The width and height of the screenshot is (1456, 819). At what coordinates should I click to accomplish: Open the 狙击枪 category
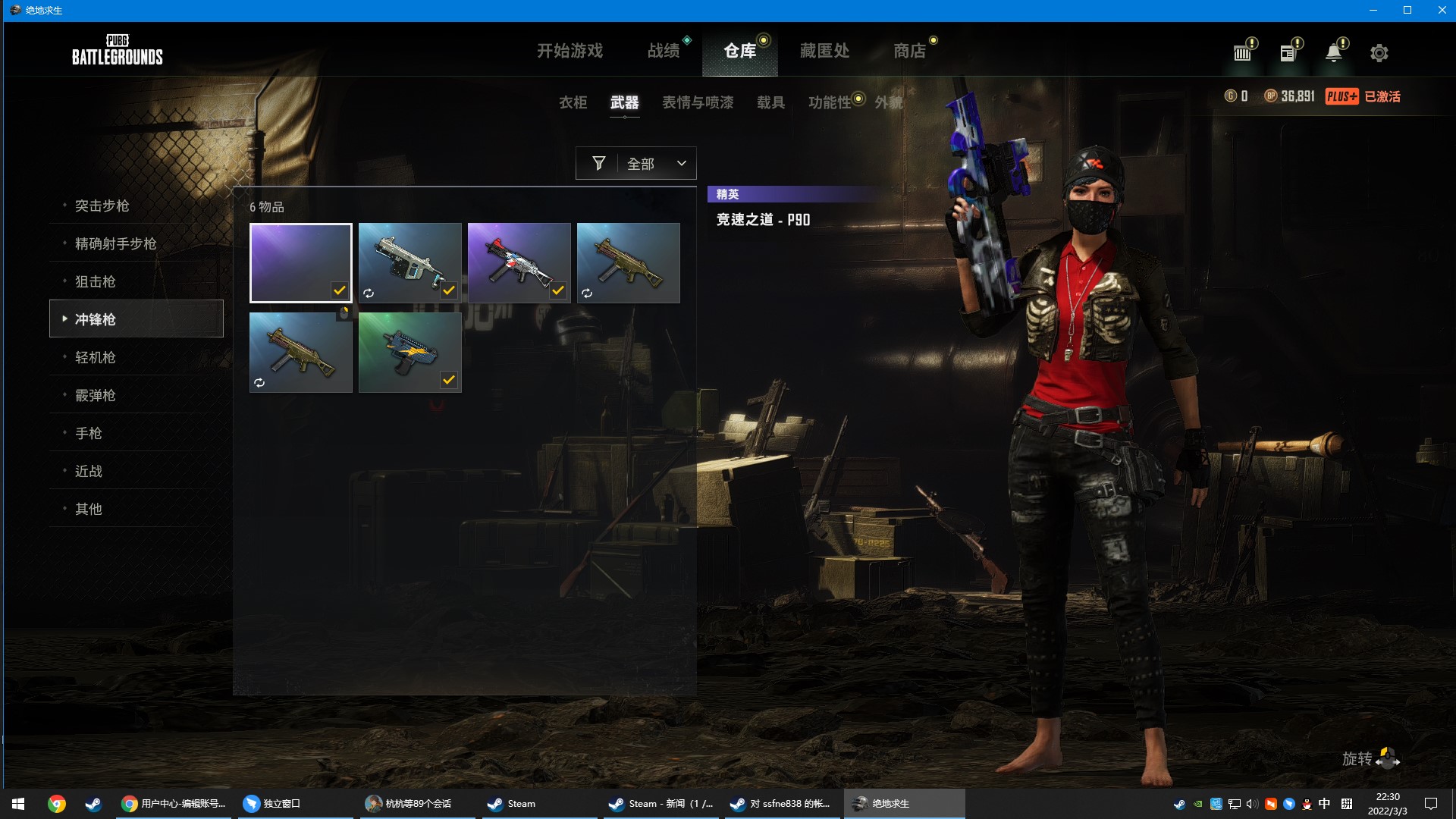point(96,281)
